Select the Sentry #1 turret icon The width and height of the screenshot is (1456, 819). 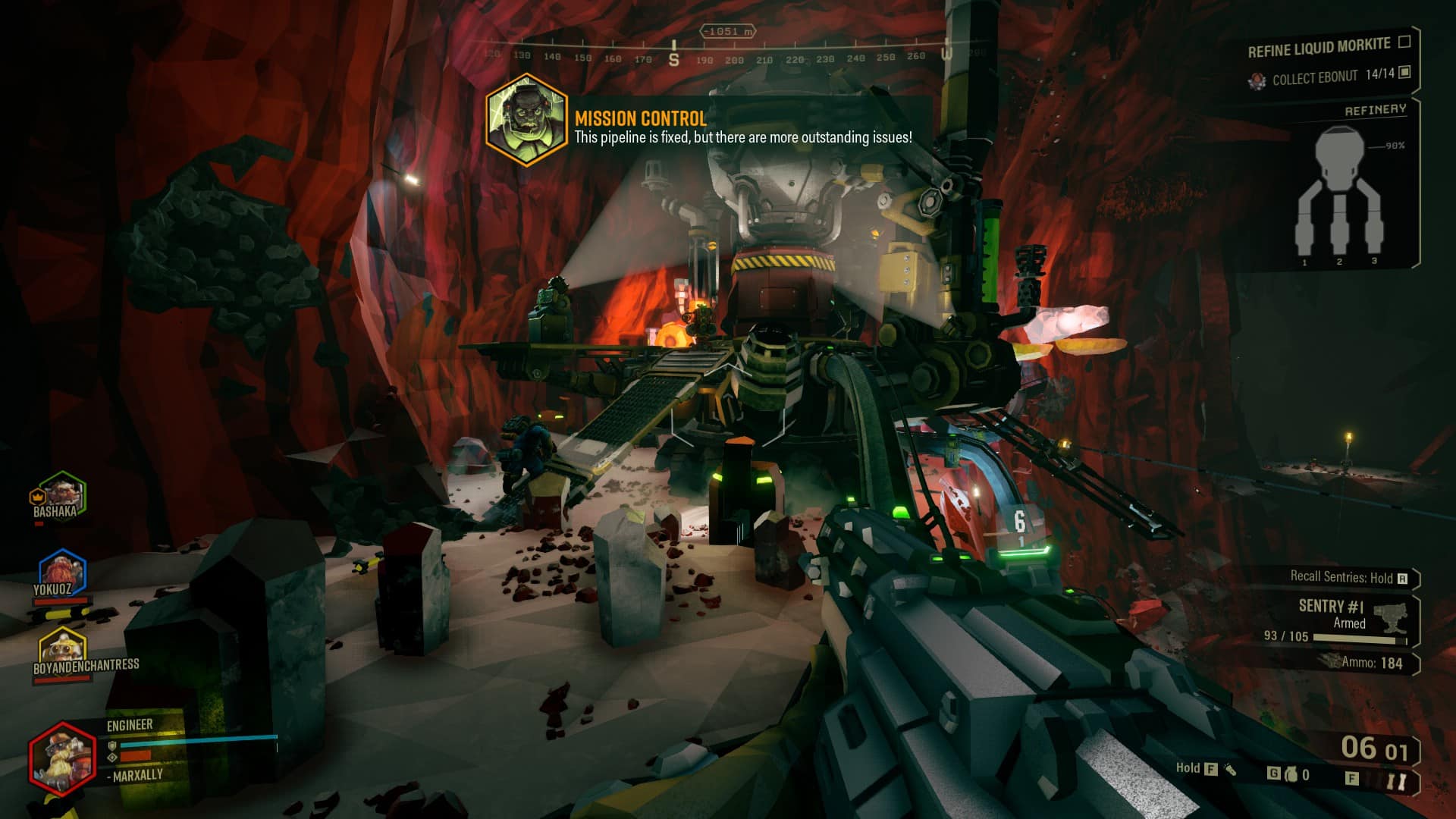coord(1389,617)
